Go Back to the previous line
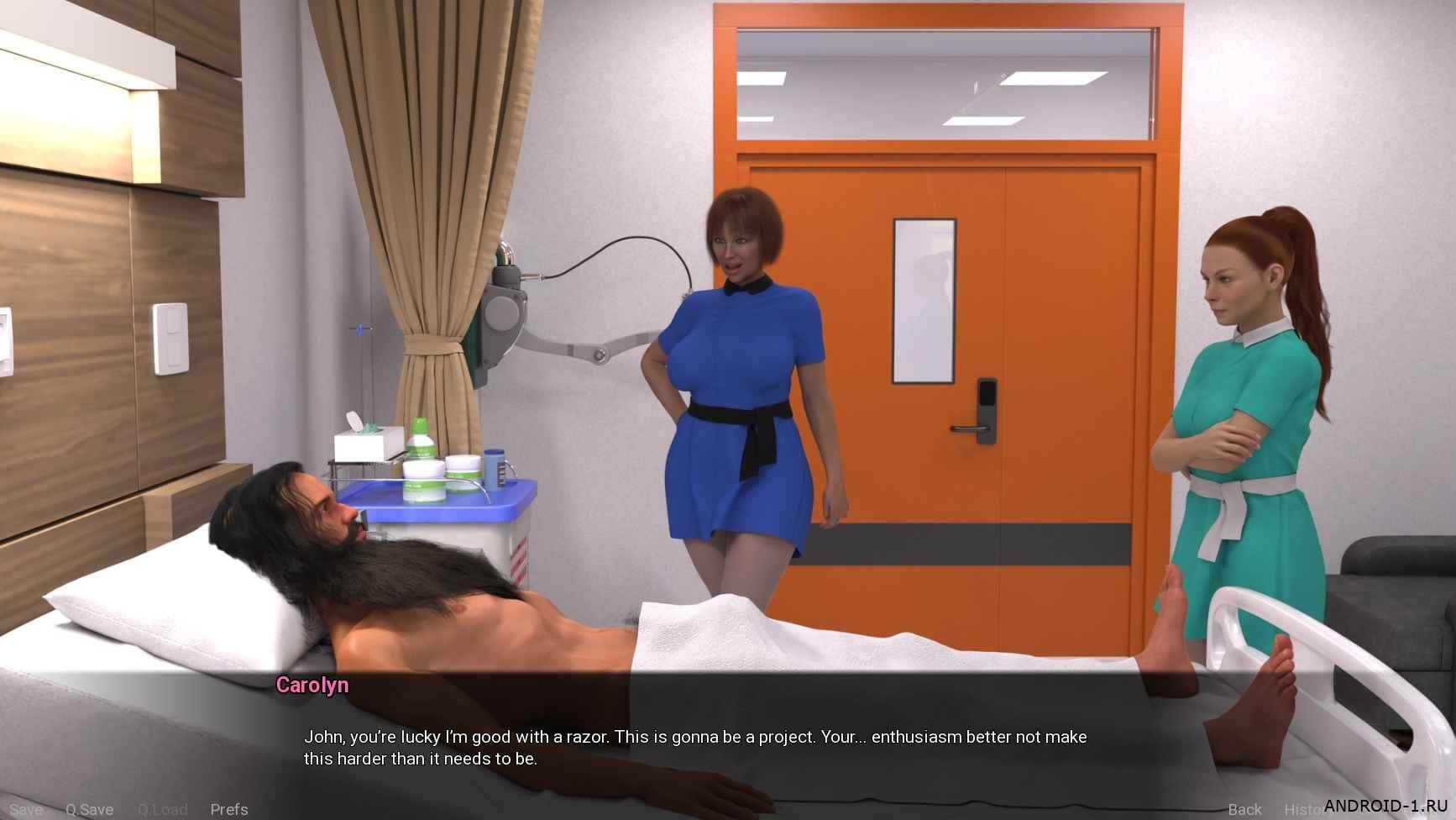 [x=1244, y=809]
